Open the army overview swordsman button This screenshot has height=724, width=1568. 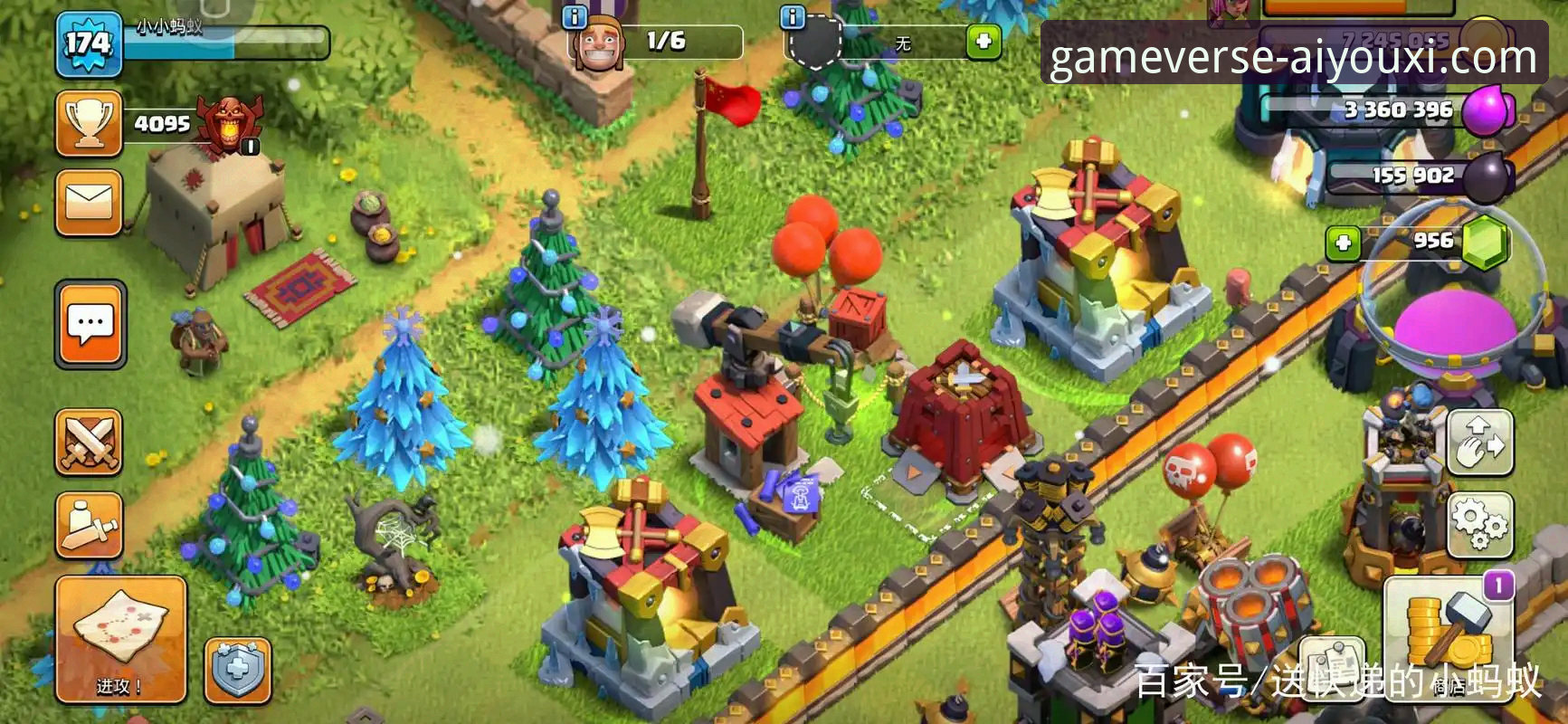[89, 524]
